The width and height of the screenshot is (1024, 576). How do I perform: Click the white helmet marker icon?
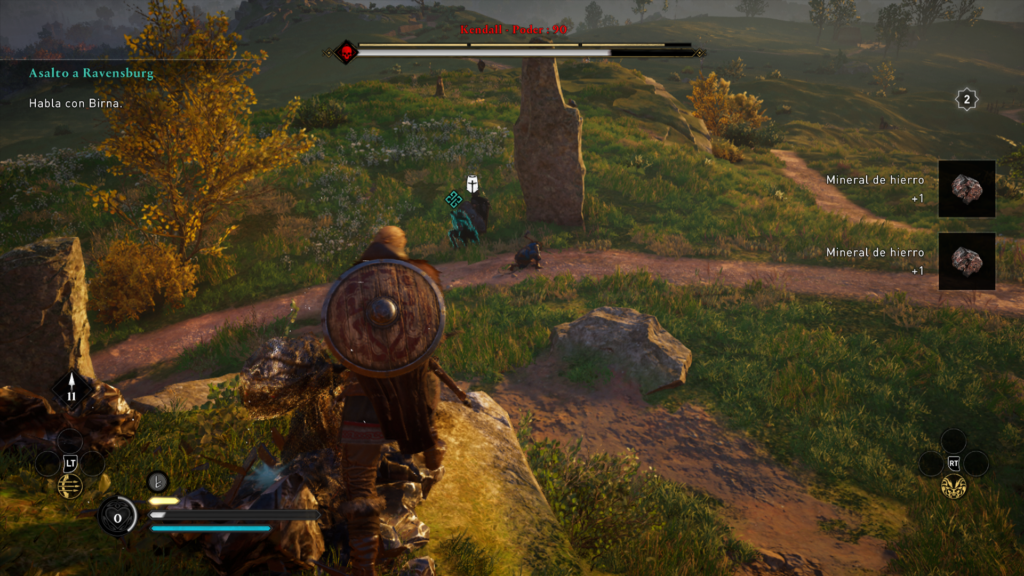tap(474, 183)
